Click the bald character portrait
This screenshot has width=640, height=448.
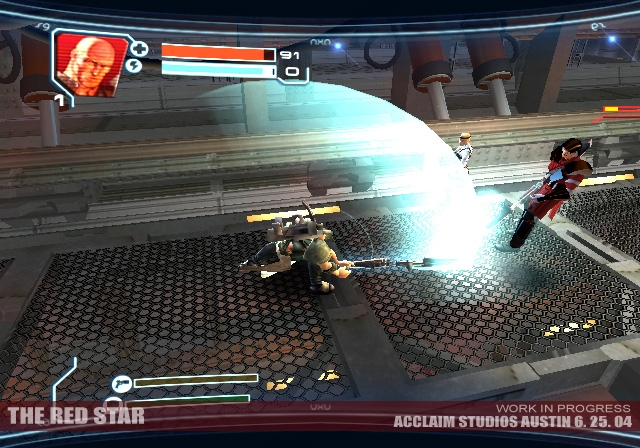(91, 63)
